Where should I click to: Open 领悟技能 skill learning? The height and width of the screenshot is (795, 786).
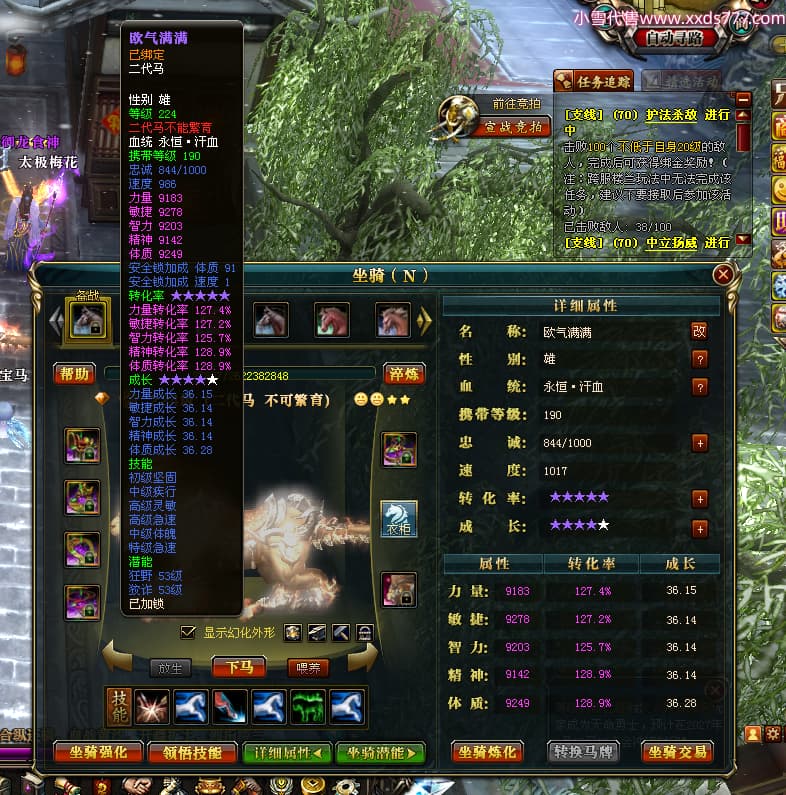pyautogui.click(x=191, y=752)
